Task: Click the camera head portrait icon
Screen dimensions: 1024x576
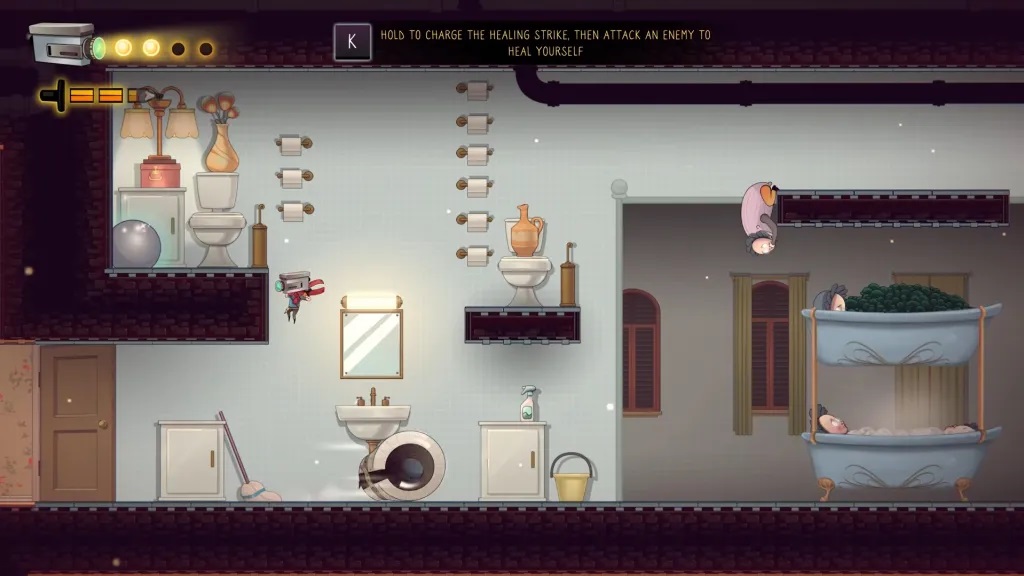Action: point(62,44)
